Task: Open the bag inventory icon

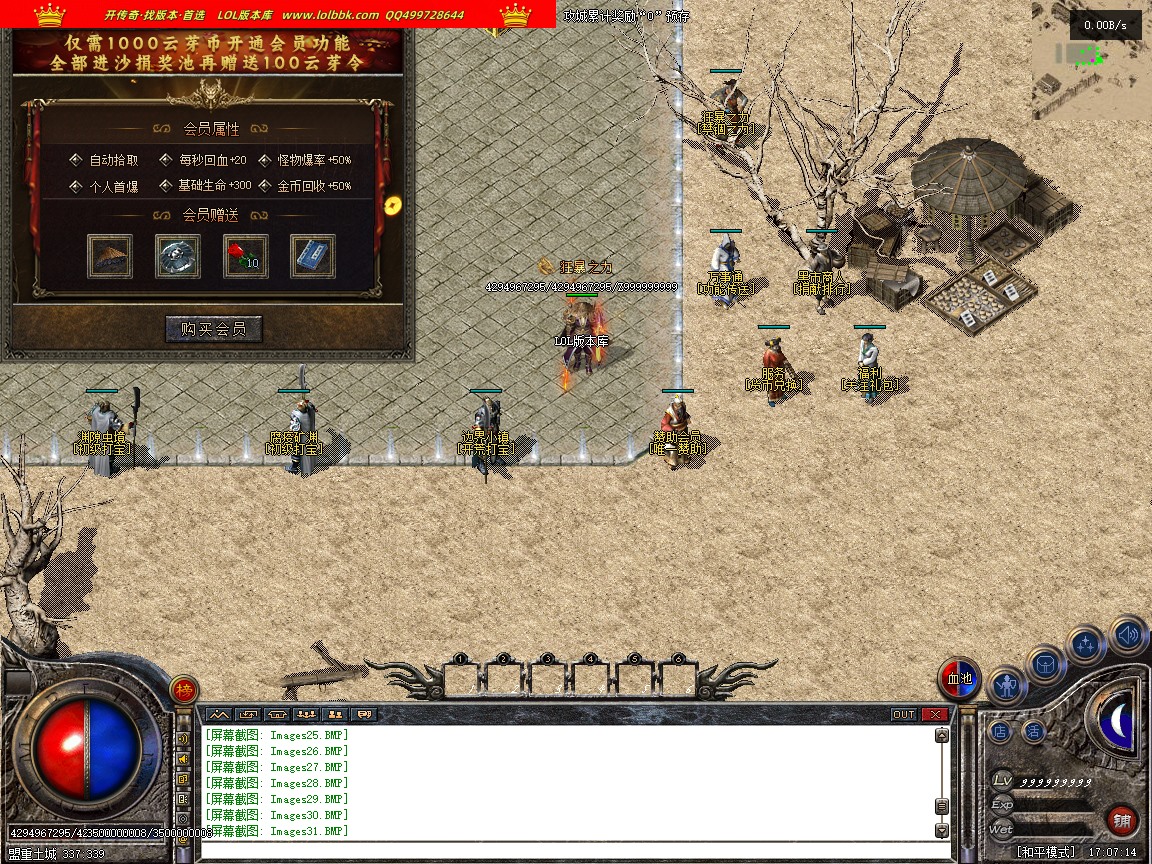Action: (x=1045, y=664)
